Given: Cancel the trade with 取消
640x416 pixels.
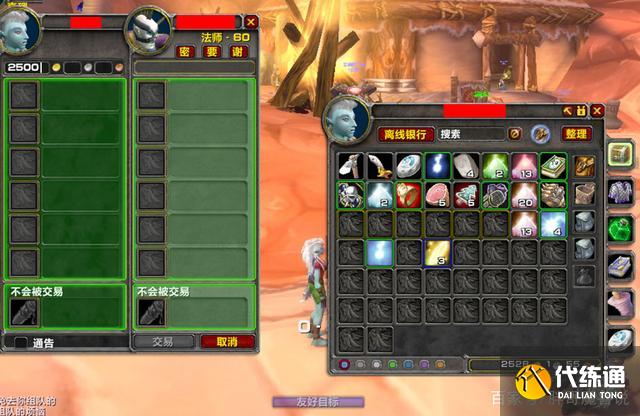Looking at the screenshot, I should coord(227,341).
